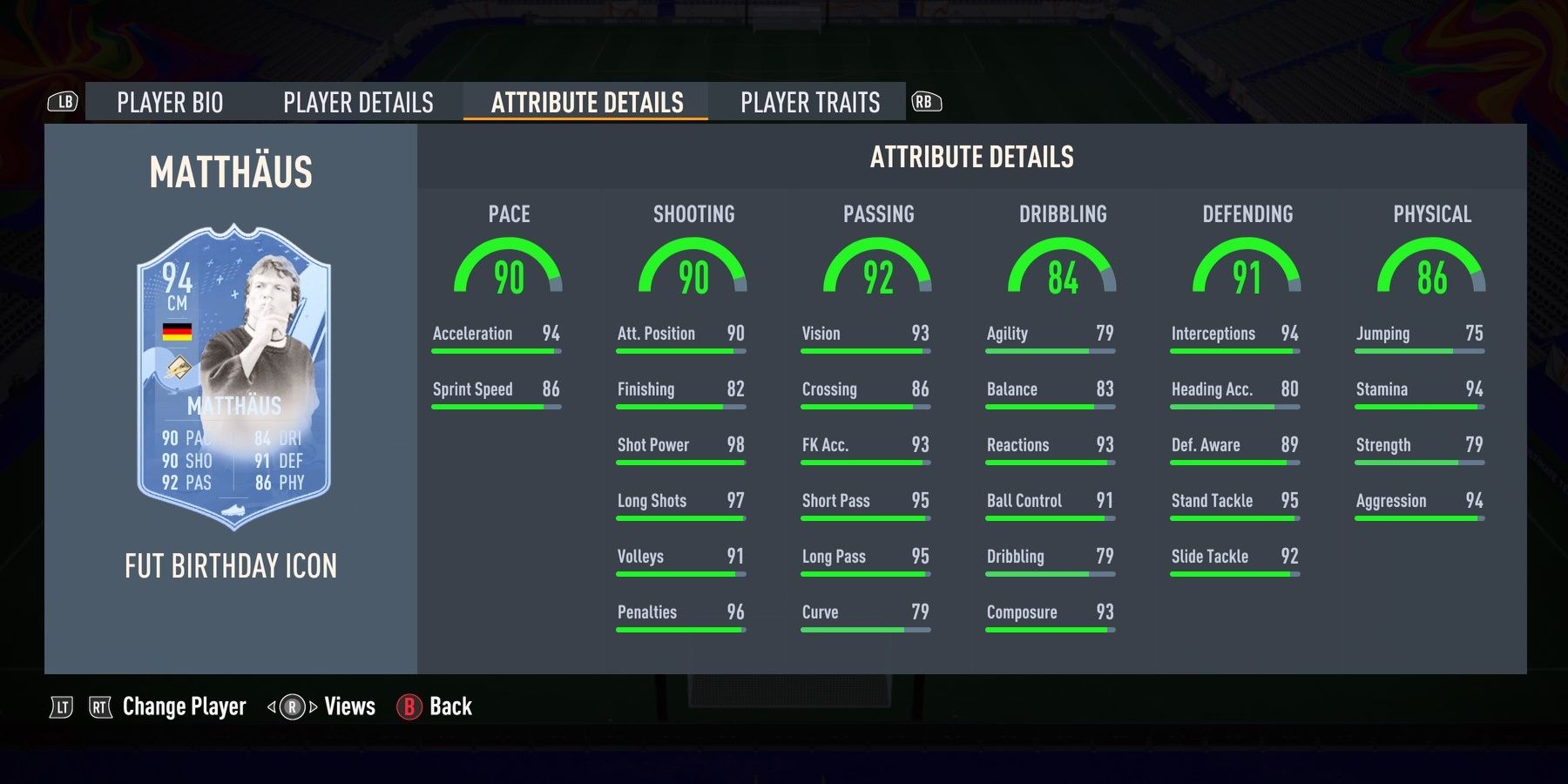Switch to the Player Bio tab
The width and height of the screenshot is (1568, 784).
[171, 102]
